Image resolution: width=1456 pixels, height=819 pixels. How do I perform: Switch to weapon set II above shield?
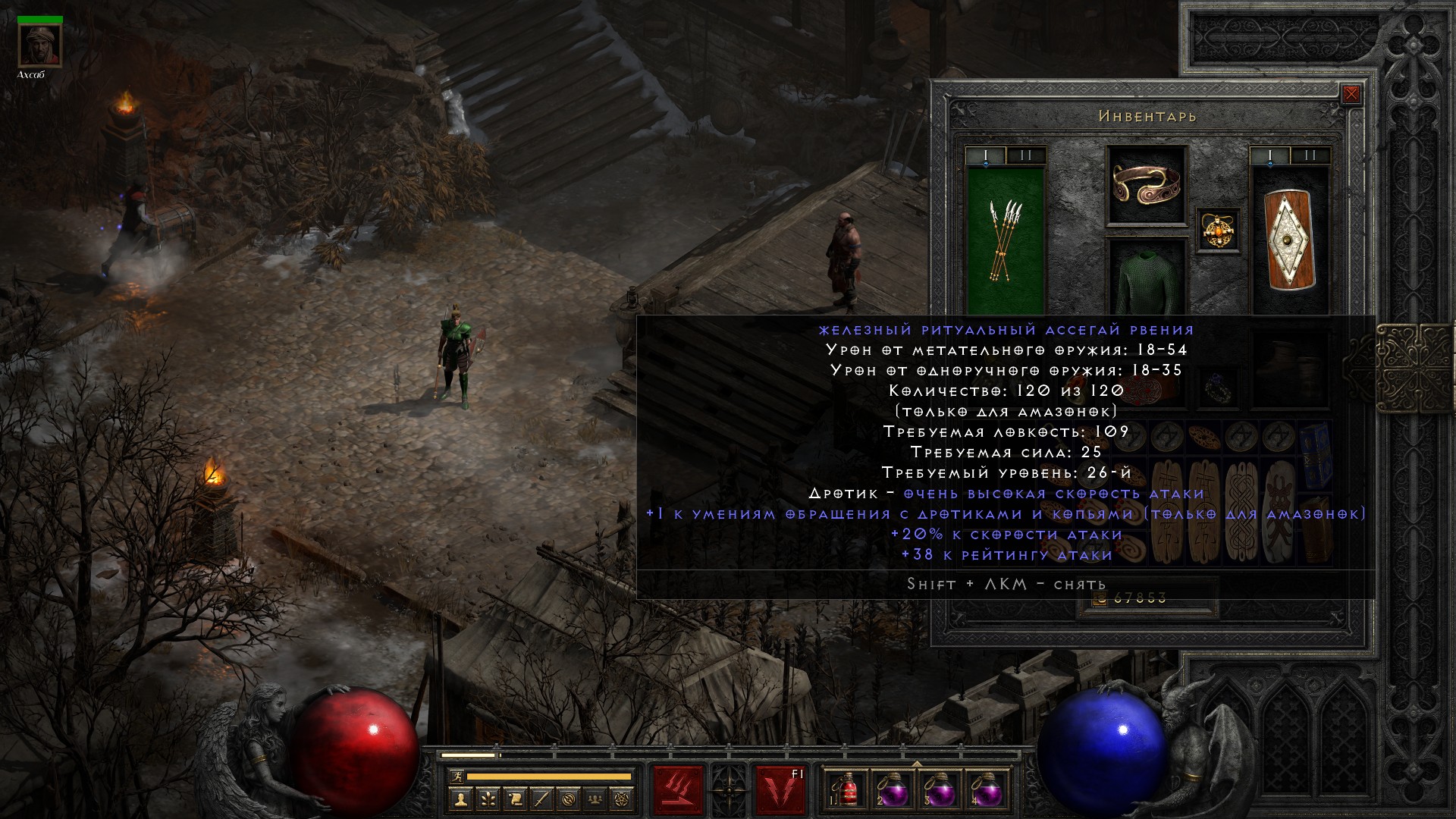[1310, 155]
